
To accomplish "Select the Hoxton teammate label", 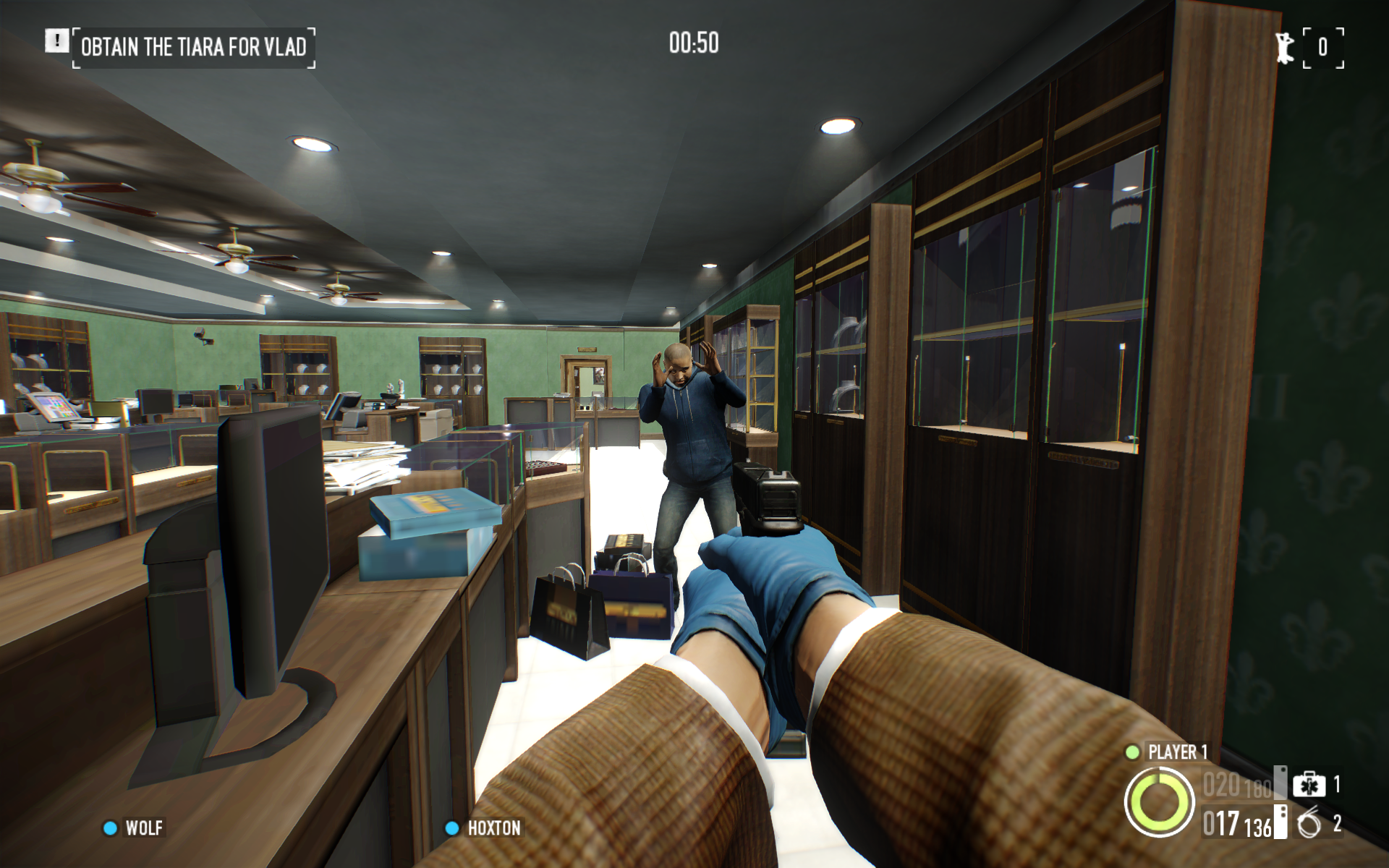I will [493, 828].
